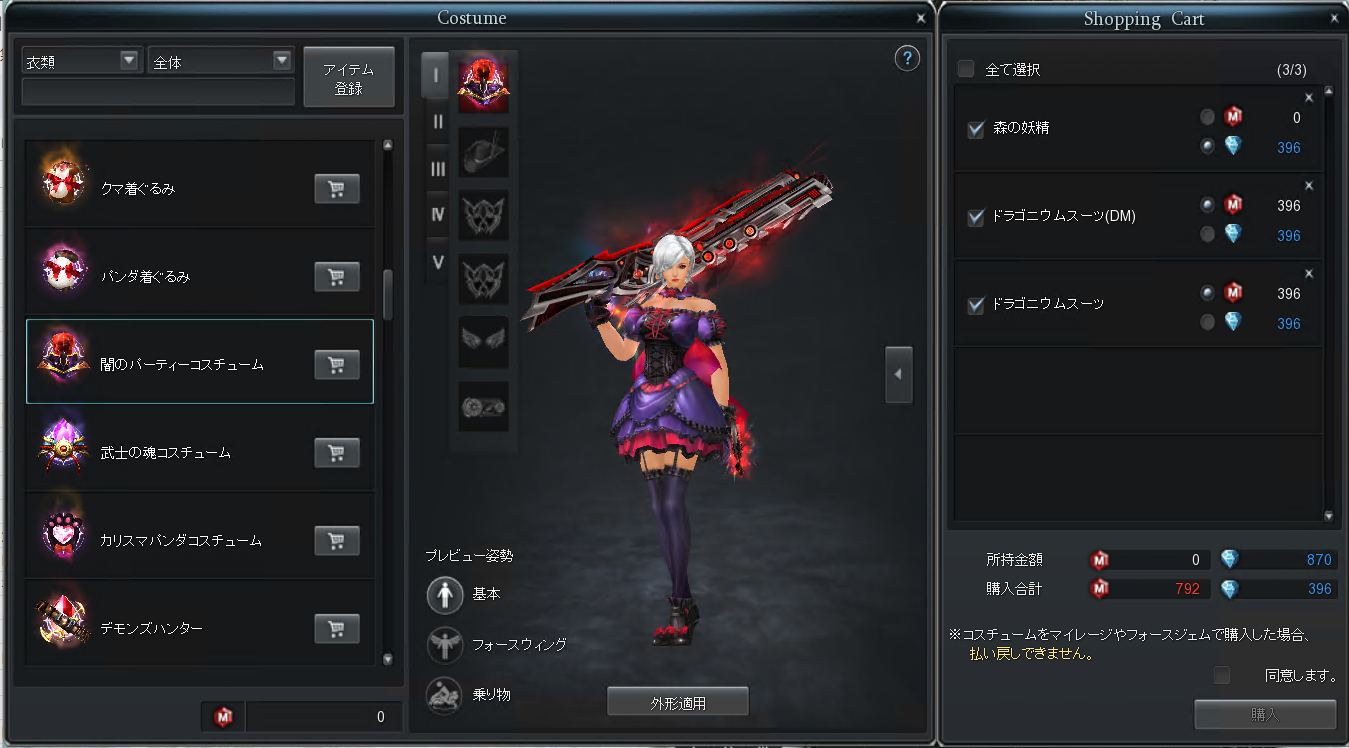Tick the 全て選択 checkbox
1349x748 pixels.
pos(966,69)
